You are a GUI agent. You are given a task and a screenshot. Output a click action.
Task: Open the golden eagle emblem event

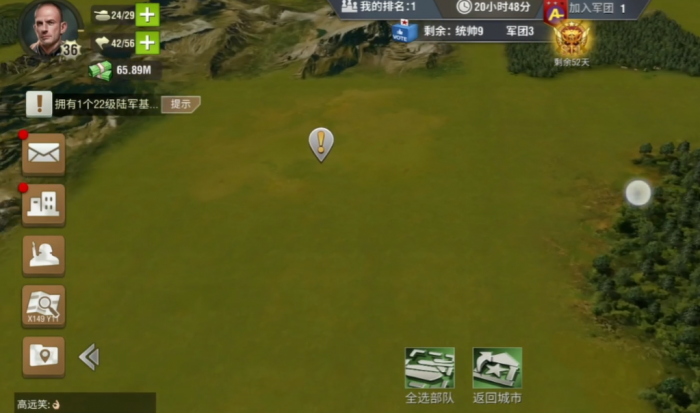coord(571,38)
